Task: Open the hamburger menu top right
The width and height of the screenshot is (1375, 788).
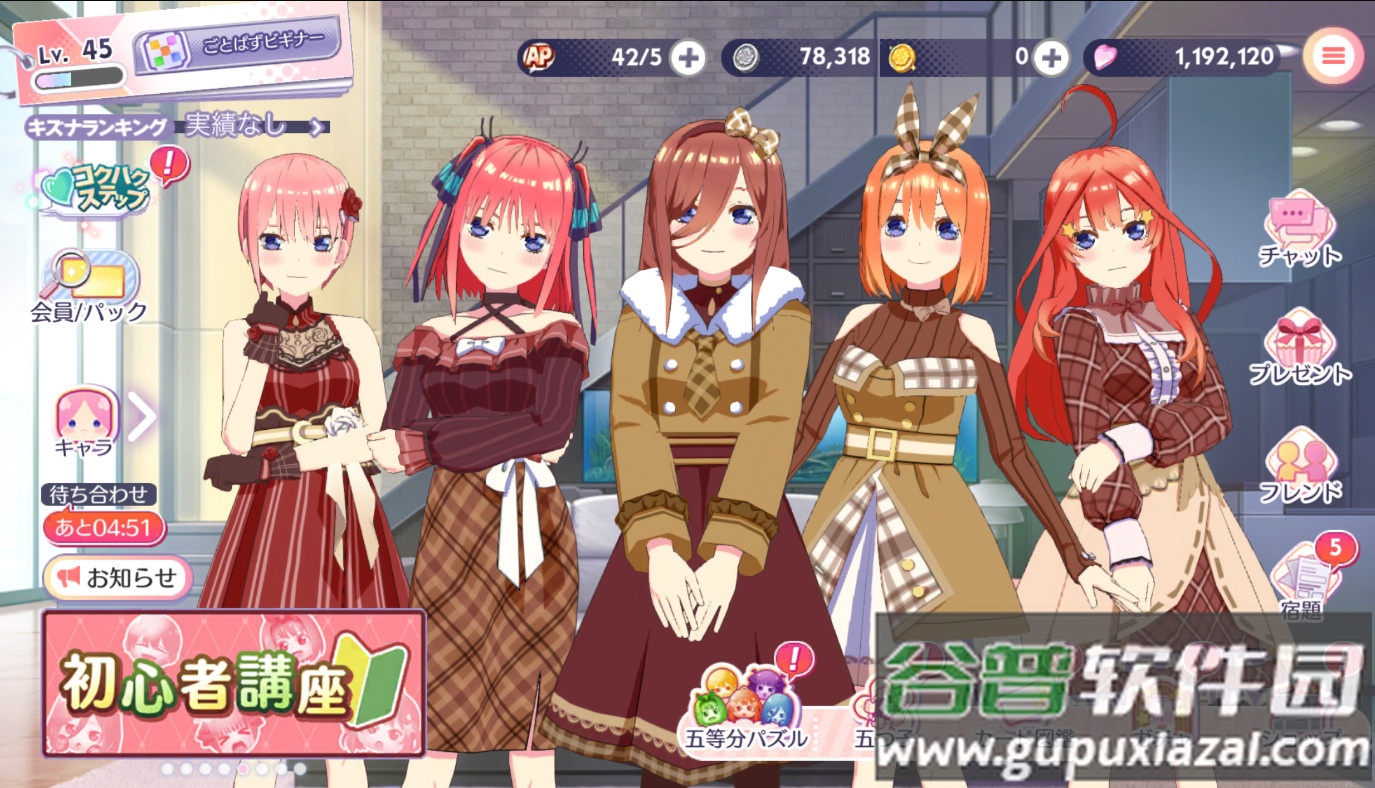Action: (1332, 56)
